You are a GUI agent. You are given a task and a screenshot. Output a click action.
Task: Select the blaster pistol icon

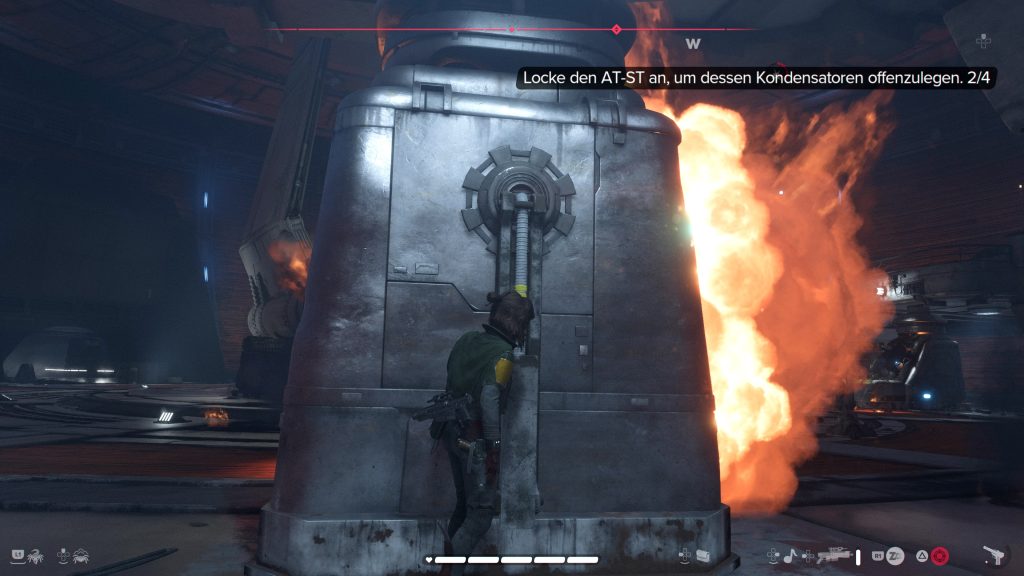click(x=994, y=555)
